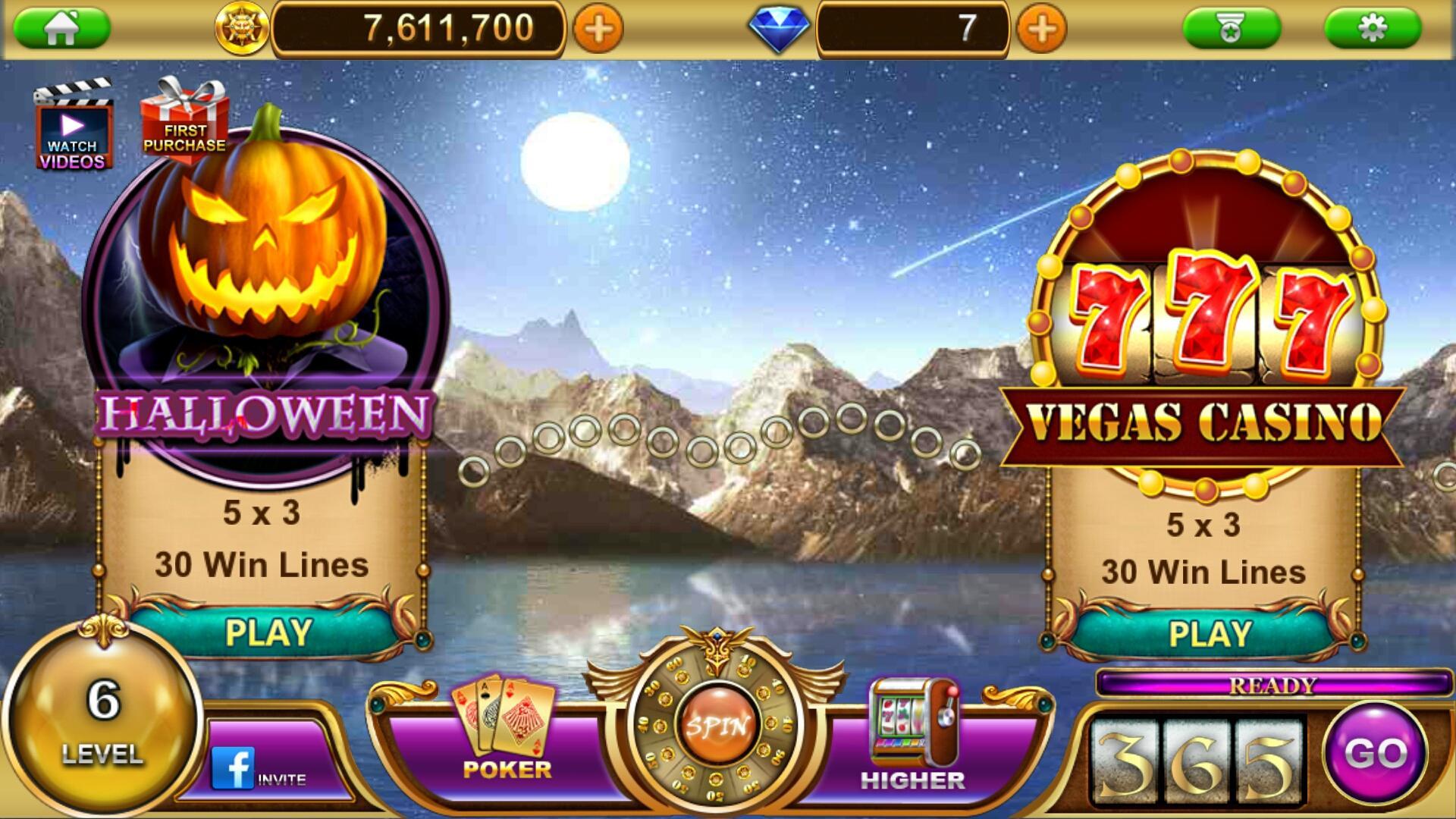Image resolution: width=1456 pixels, height=819 pixels.
Task: Open the medal achievements button
Action: point(1231,29)
